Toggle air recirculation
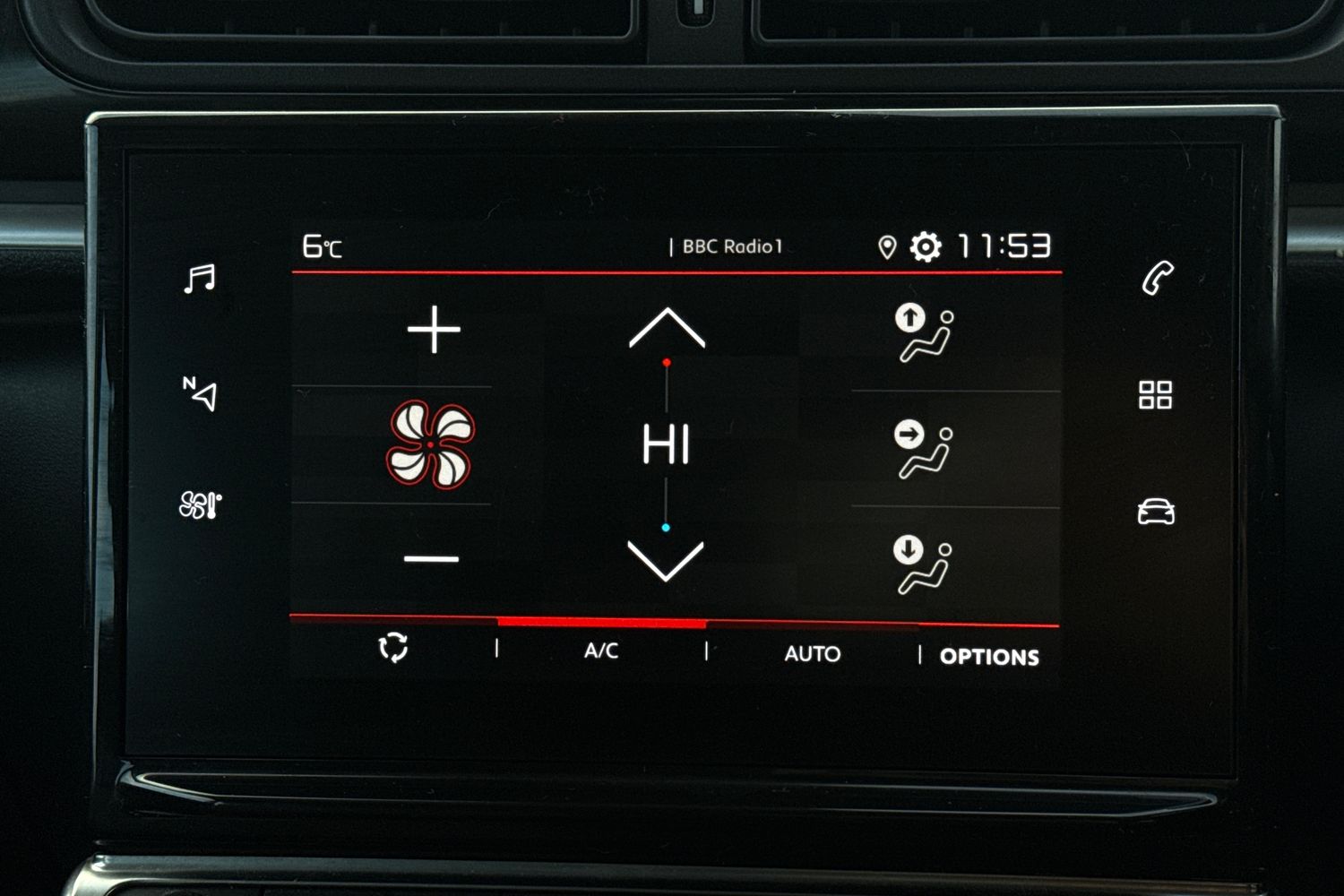 [393, 647]
